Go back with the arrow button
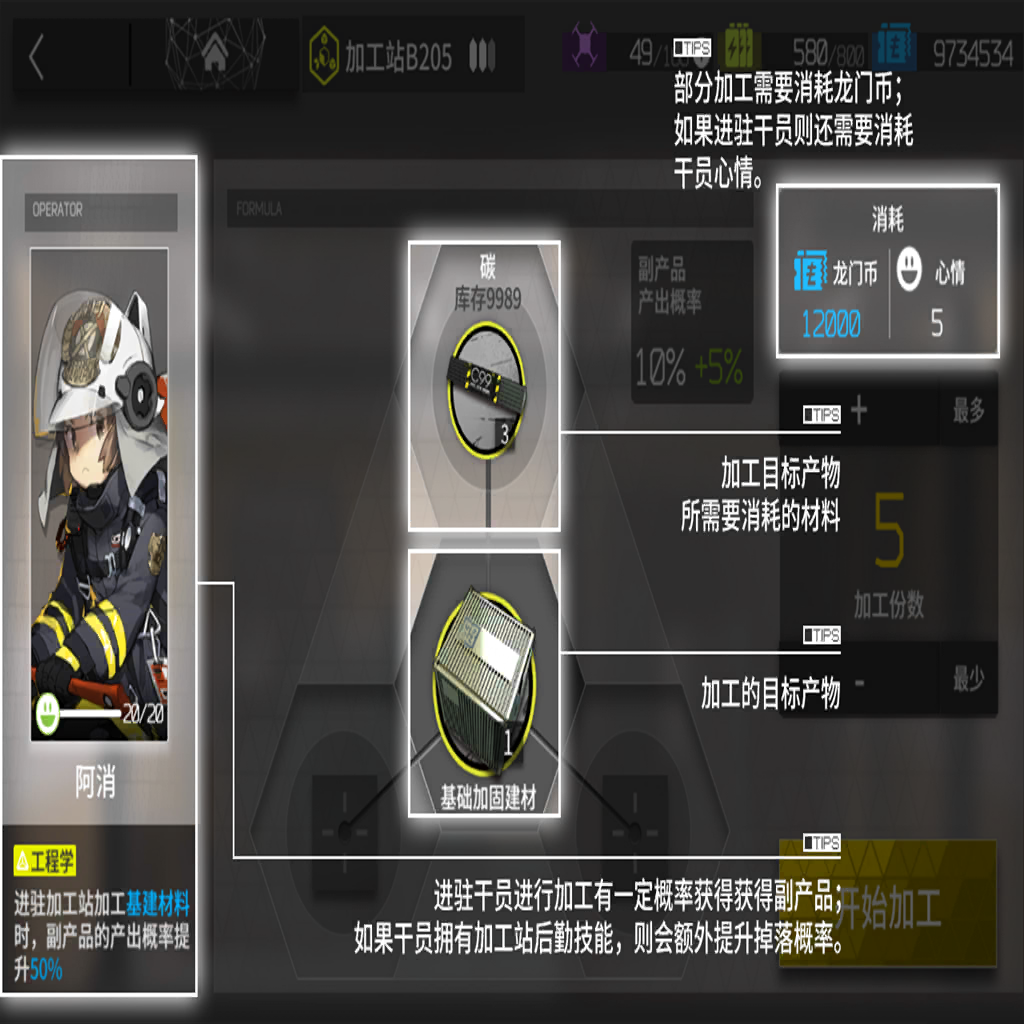1024x1024 pixels. click(x=37, y=58)
